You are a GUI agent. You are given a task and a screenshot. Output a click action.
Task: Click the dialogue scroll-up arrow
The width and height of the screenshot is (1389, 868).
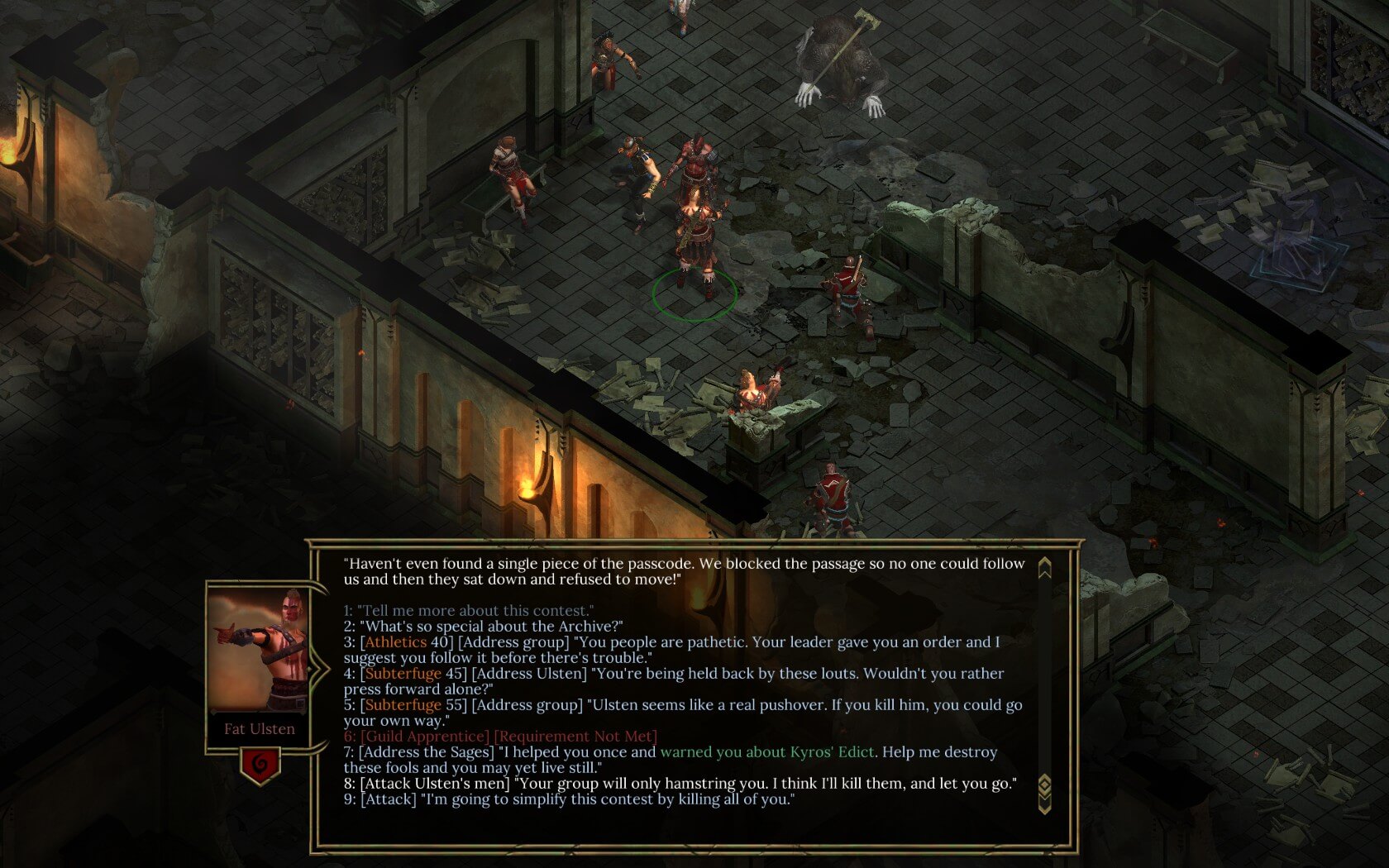[x=1044, y=568]
